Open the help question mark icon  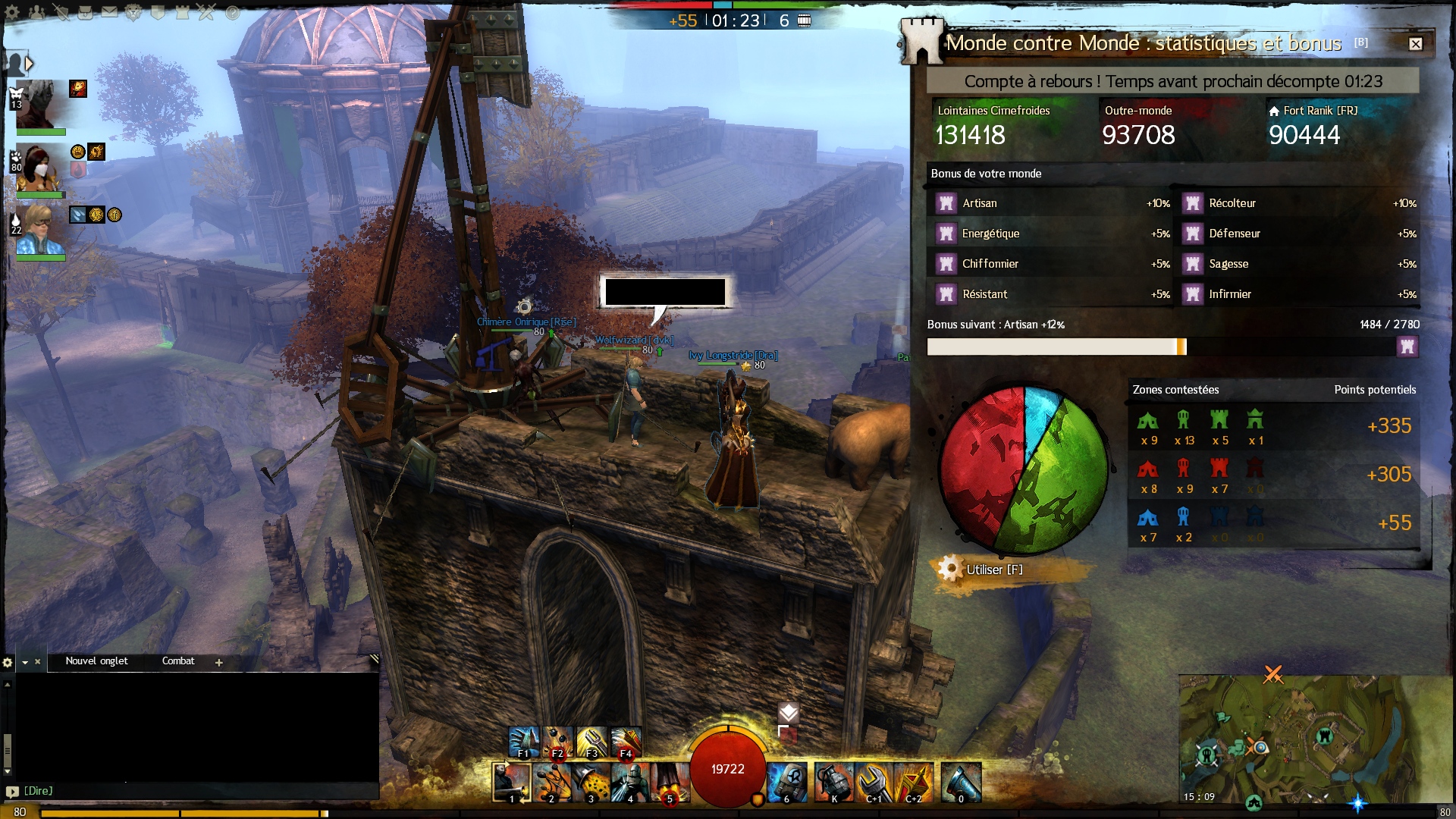click(232, 12)
